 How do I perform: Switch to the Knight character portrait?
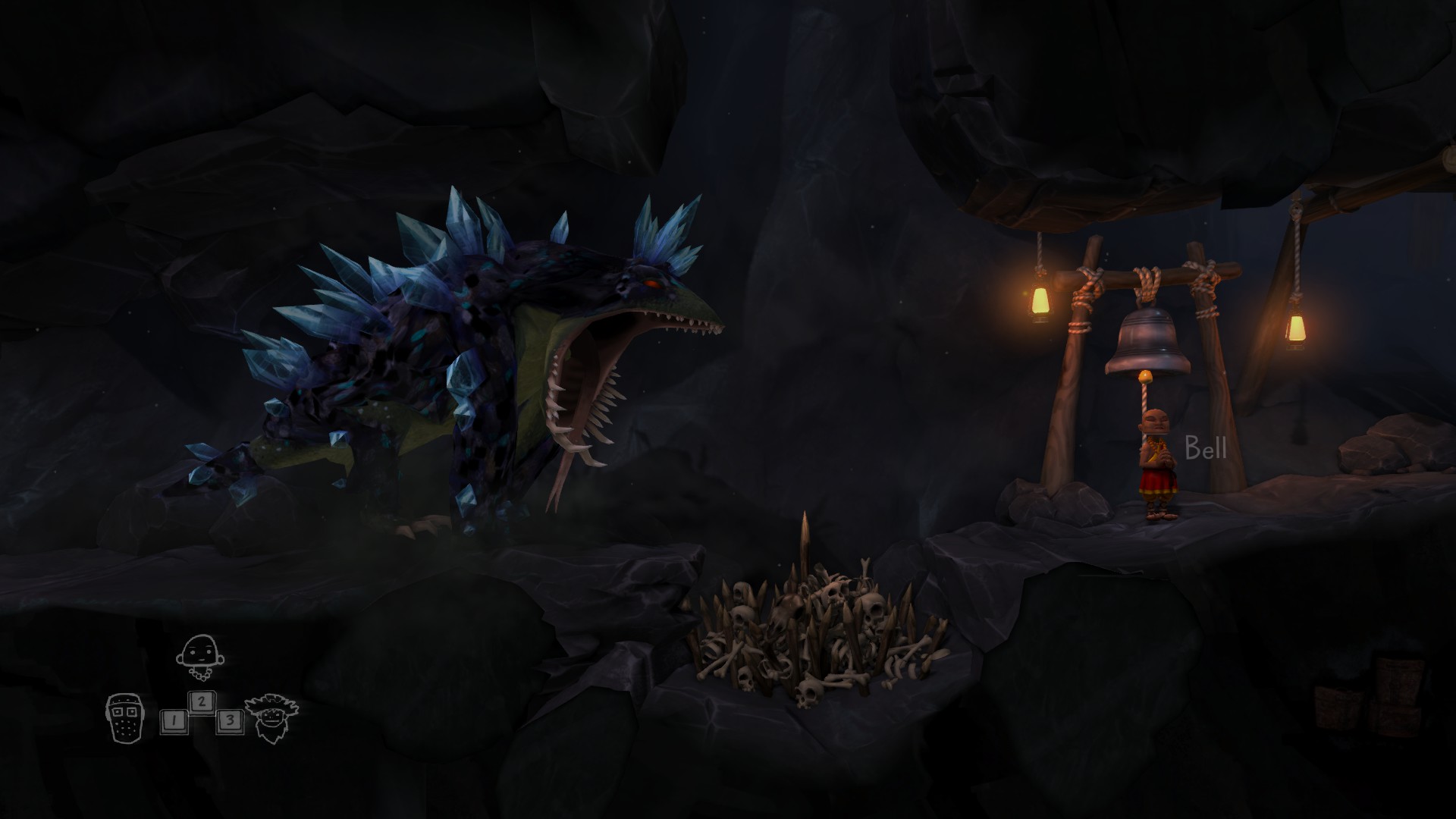(x=124, y=717)
